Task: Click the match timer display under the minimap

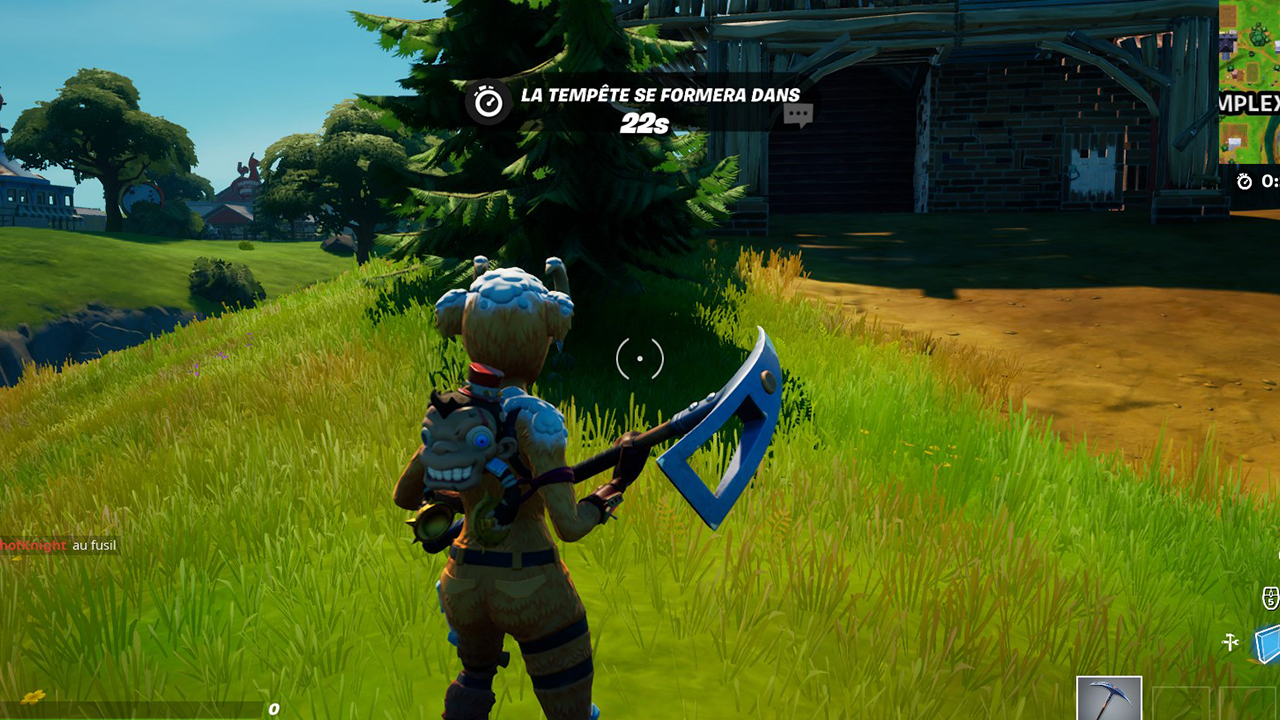Action: tap(1268, 183)
